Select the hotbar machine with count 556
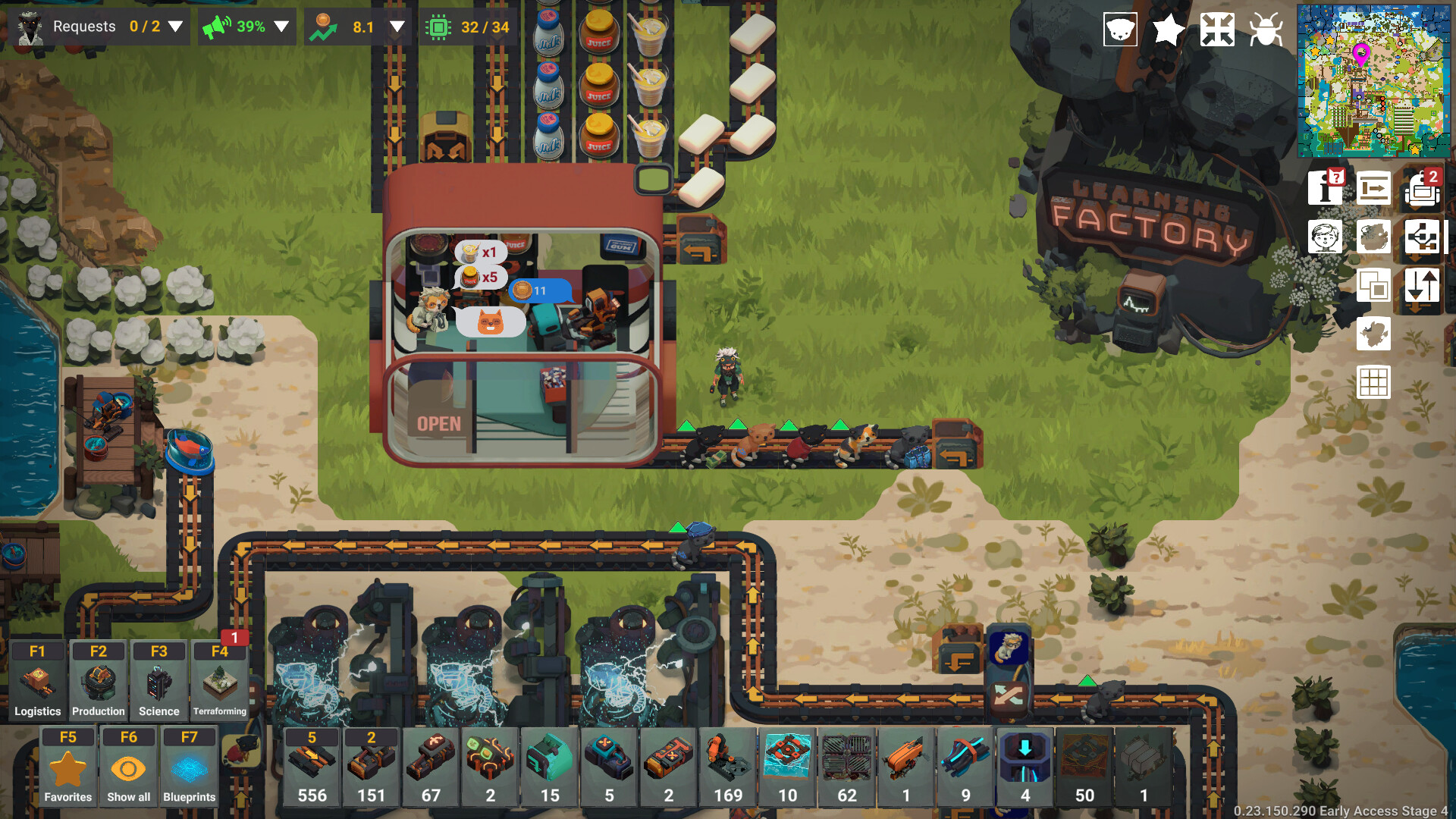Viewport: 1456px width, 819px height. pyautogui.click(x=311, y=766)
